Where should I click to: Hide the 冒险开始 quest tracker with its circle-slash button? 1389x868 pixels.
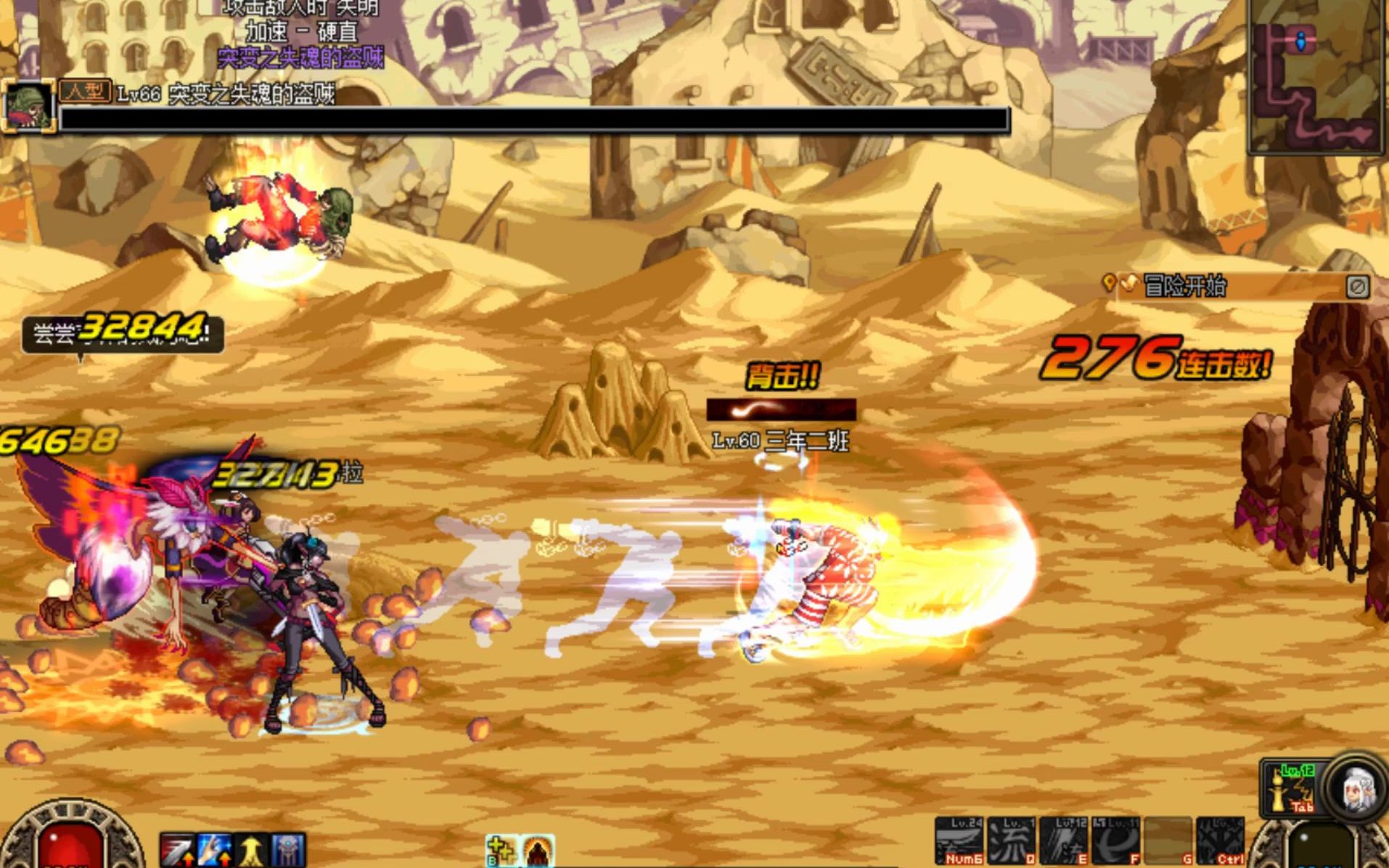1357,287
